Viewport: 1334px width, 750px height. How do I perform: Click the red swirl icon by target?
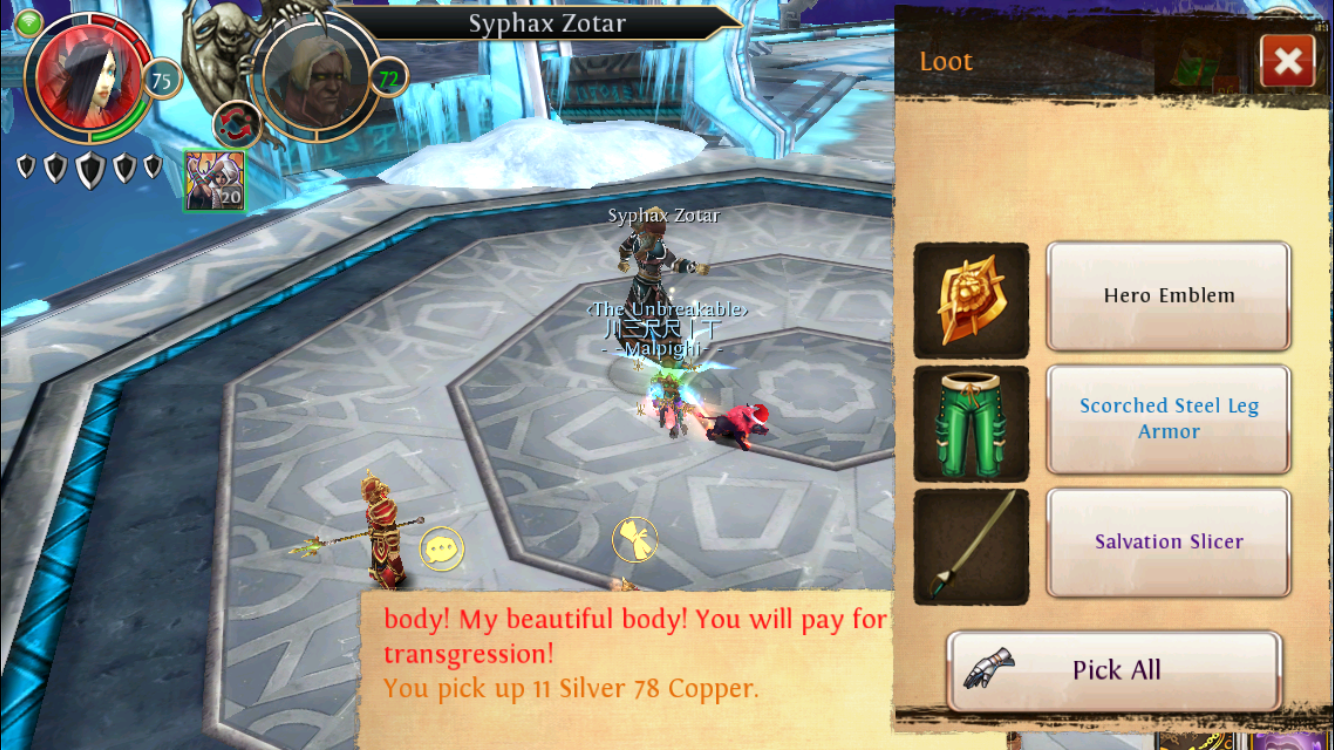click(x=237, y=125)
